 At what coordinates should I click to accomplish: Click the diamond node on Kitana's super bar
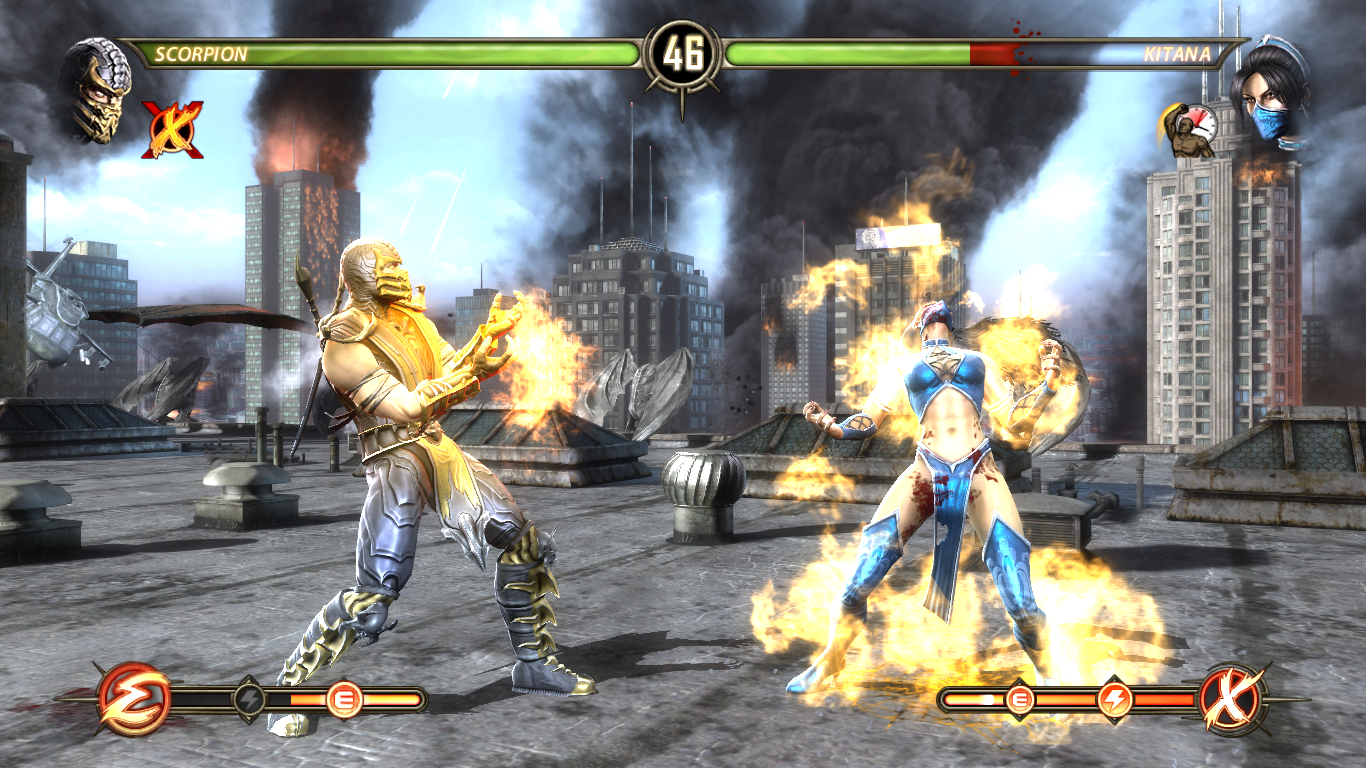(x=1117, y=684)
